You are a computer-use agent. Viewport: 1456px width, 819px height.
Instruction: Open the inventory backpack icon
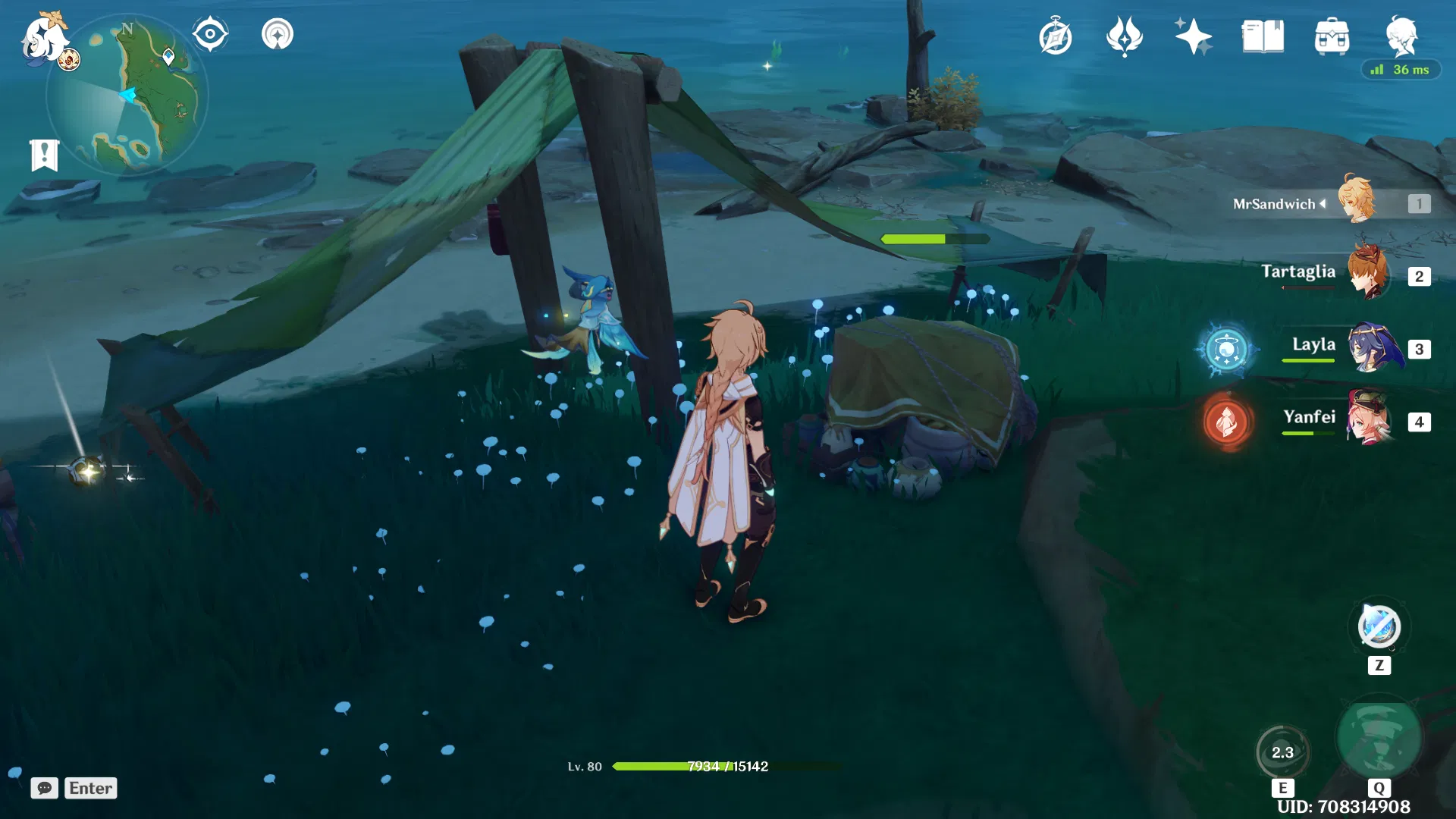point(1332,36)
